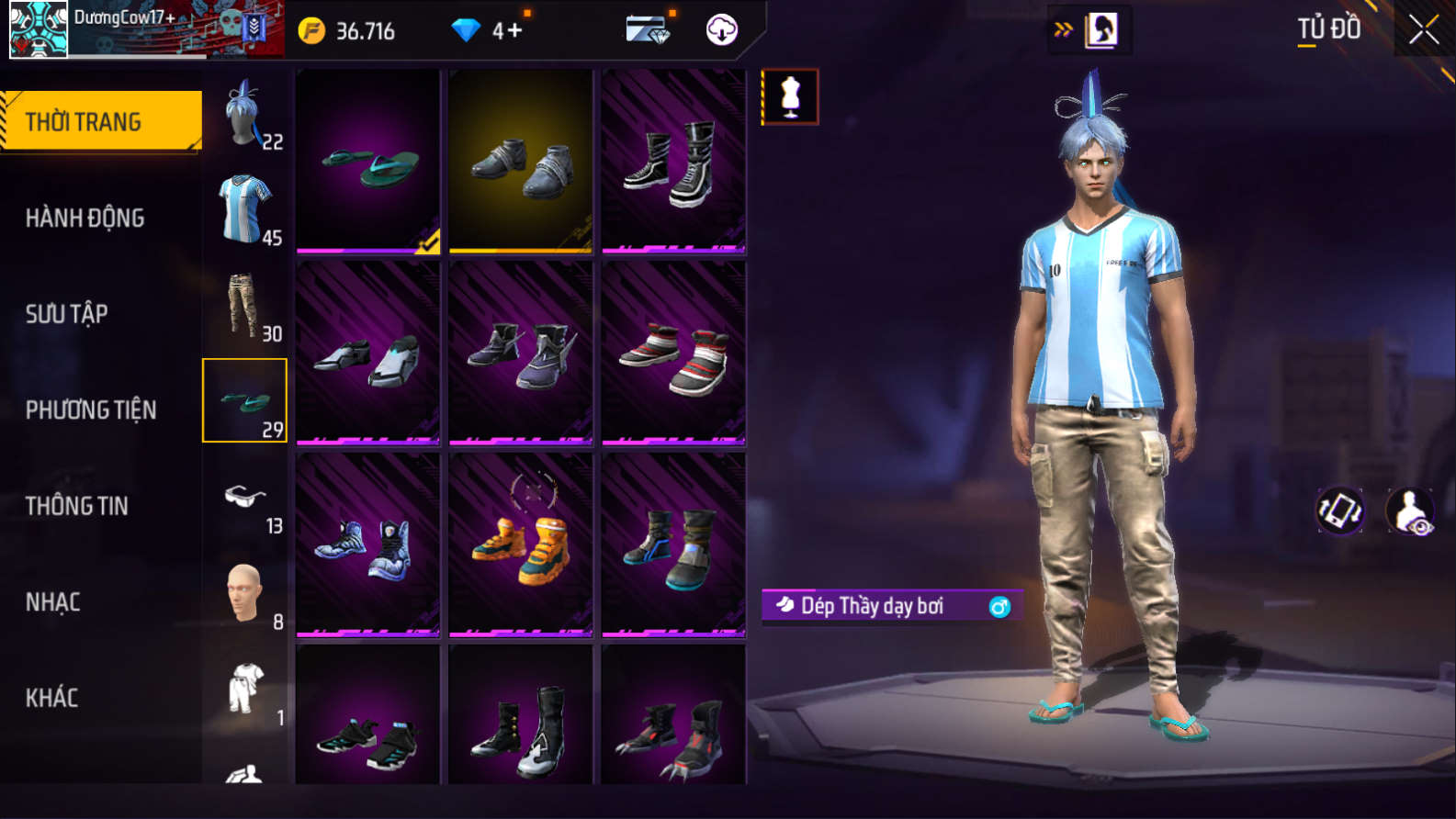This screenshot has height=819, width=1456.
Task: Close the wardrobe with the X button
Action: click(1423, 30)
